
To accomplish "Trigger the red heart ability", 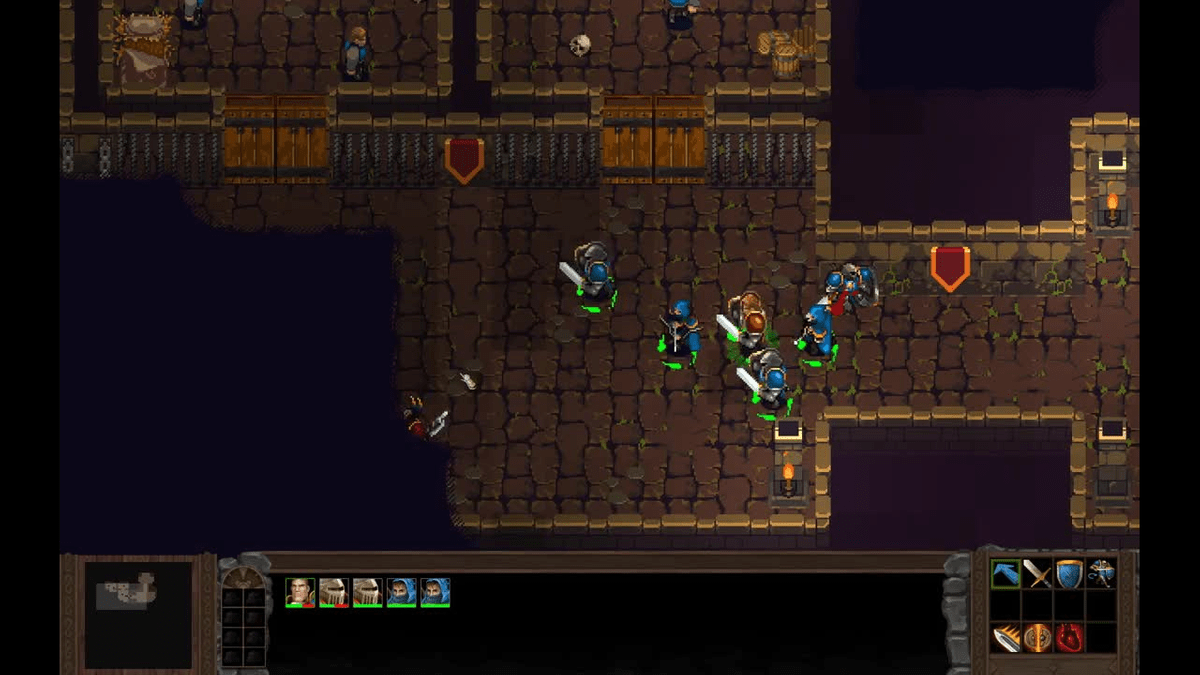I will [x=1069, y=637].
